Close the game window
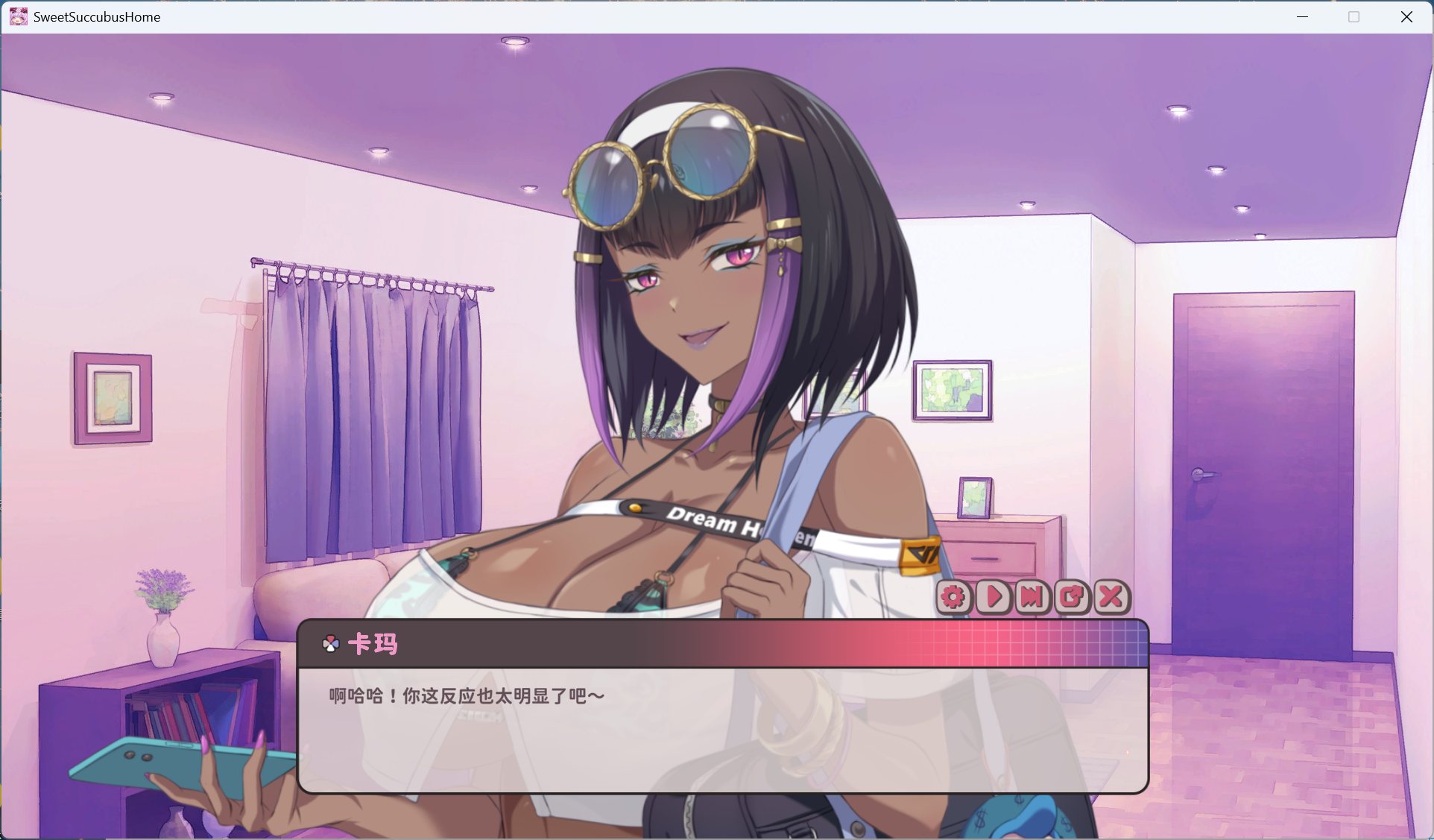Image resolution: width=1434 pixels, height=840 pixels. pyautogui.click(x=1407, y=16)
